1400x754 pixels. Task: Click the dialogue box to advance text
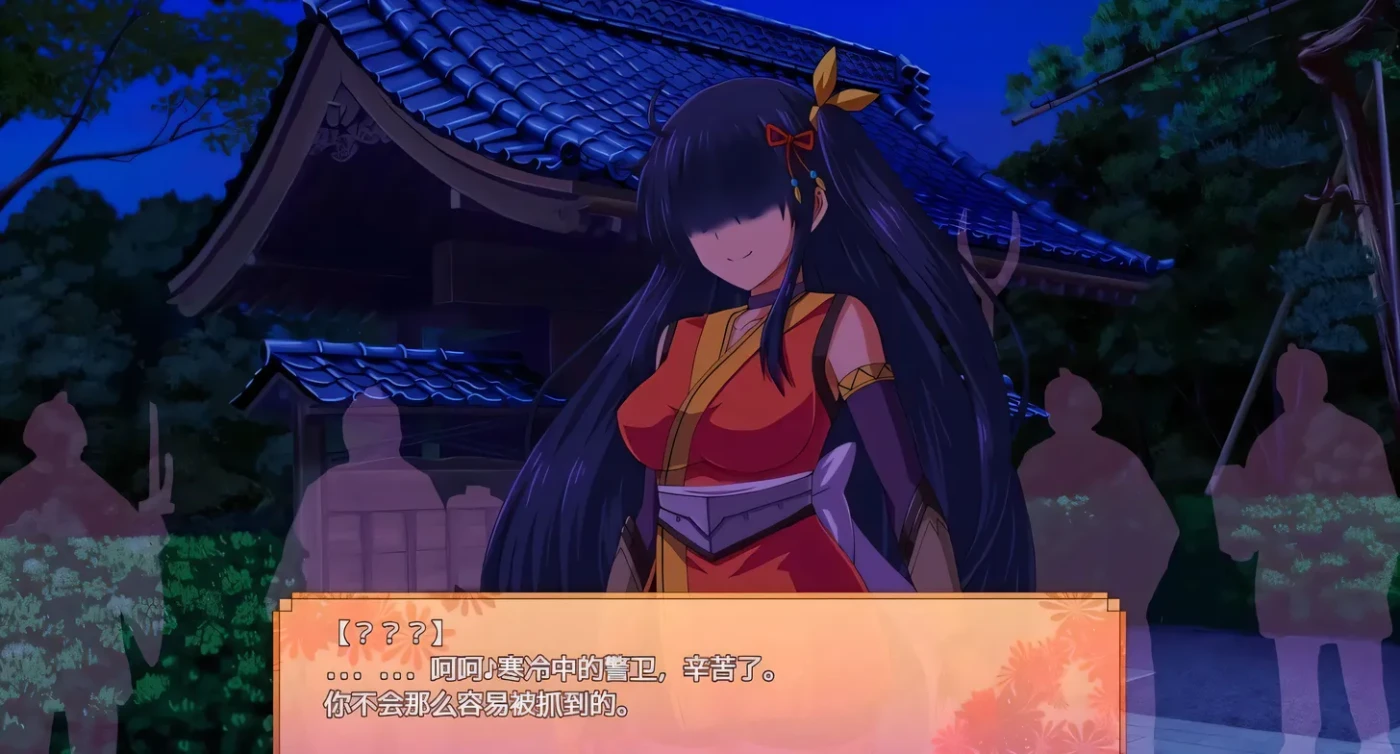[x=700, y=690]
